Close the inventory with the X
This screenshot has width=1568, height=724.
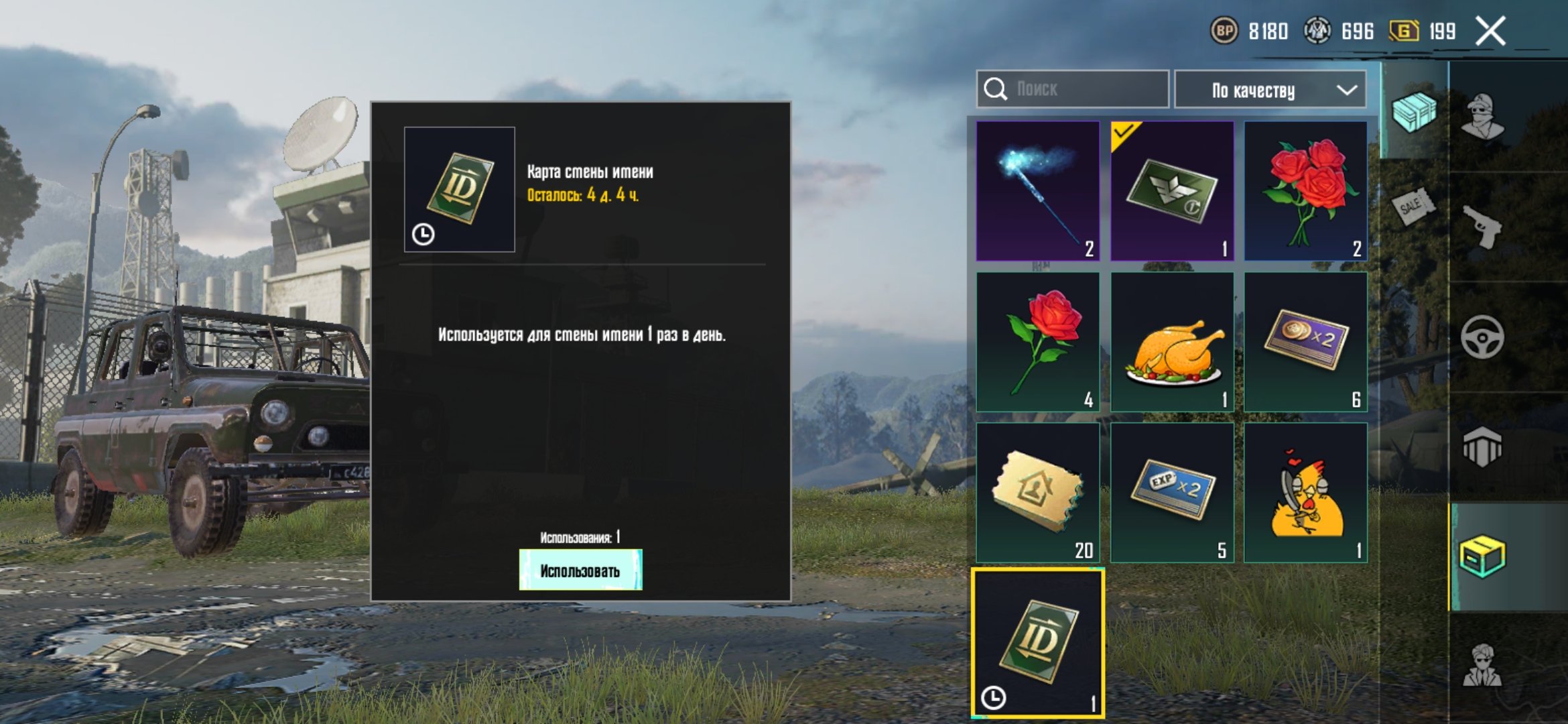(1490, 32)
